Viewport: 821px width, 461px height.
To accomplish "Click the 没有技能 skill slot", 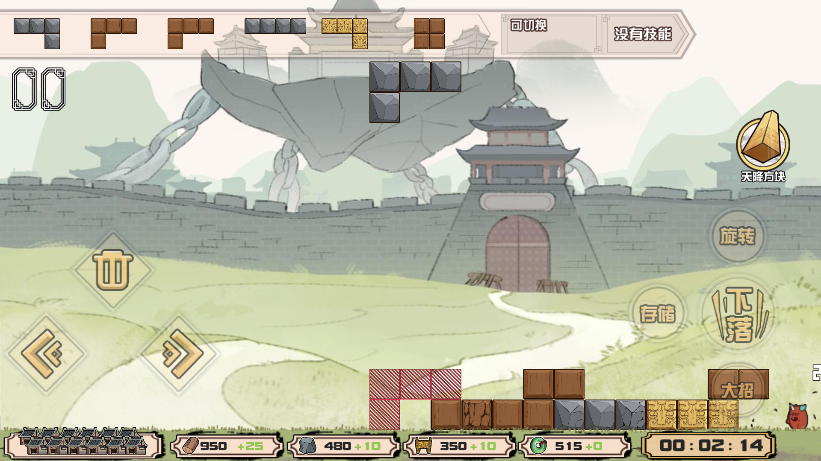I will pyautogui.click(x=642, y=33).
